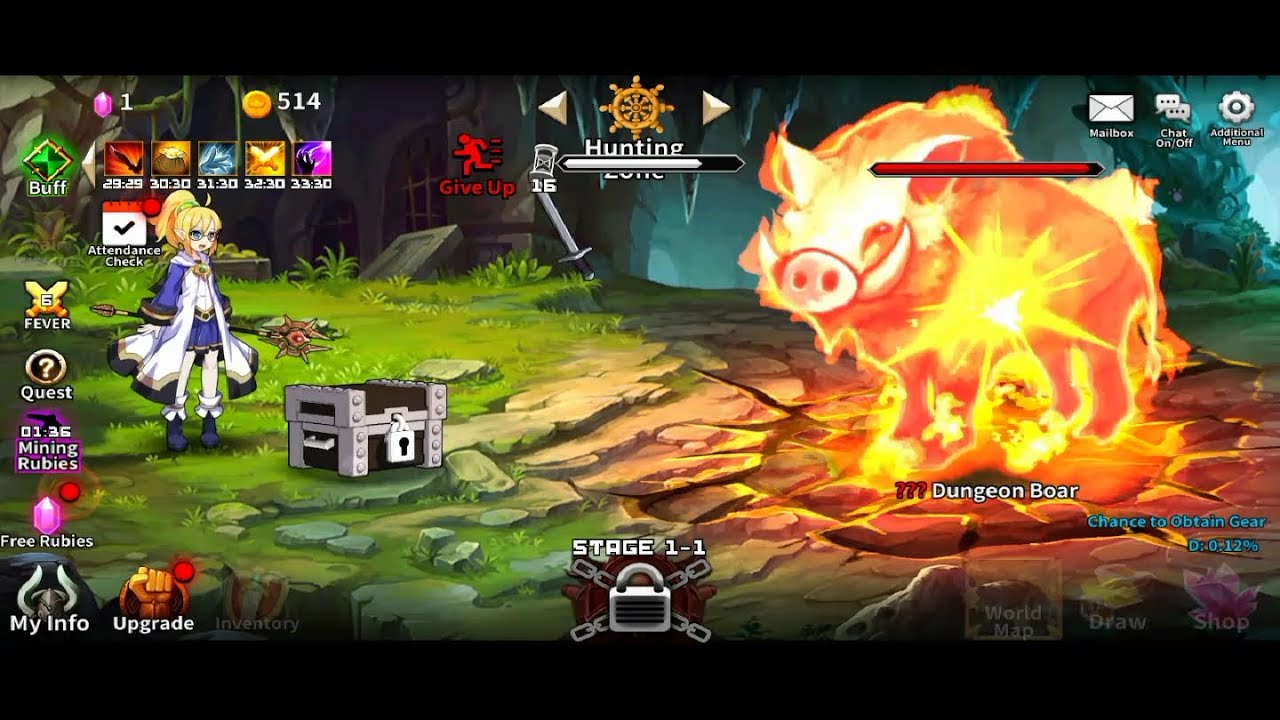1280x720 pixels.
Task: Tap the locked Stage 1-1 padlock
Action: [639, 598]
